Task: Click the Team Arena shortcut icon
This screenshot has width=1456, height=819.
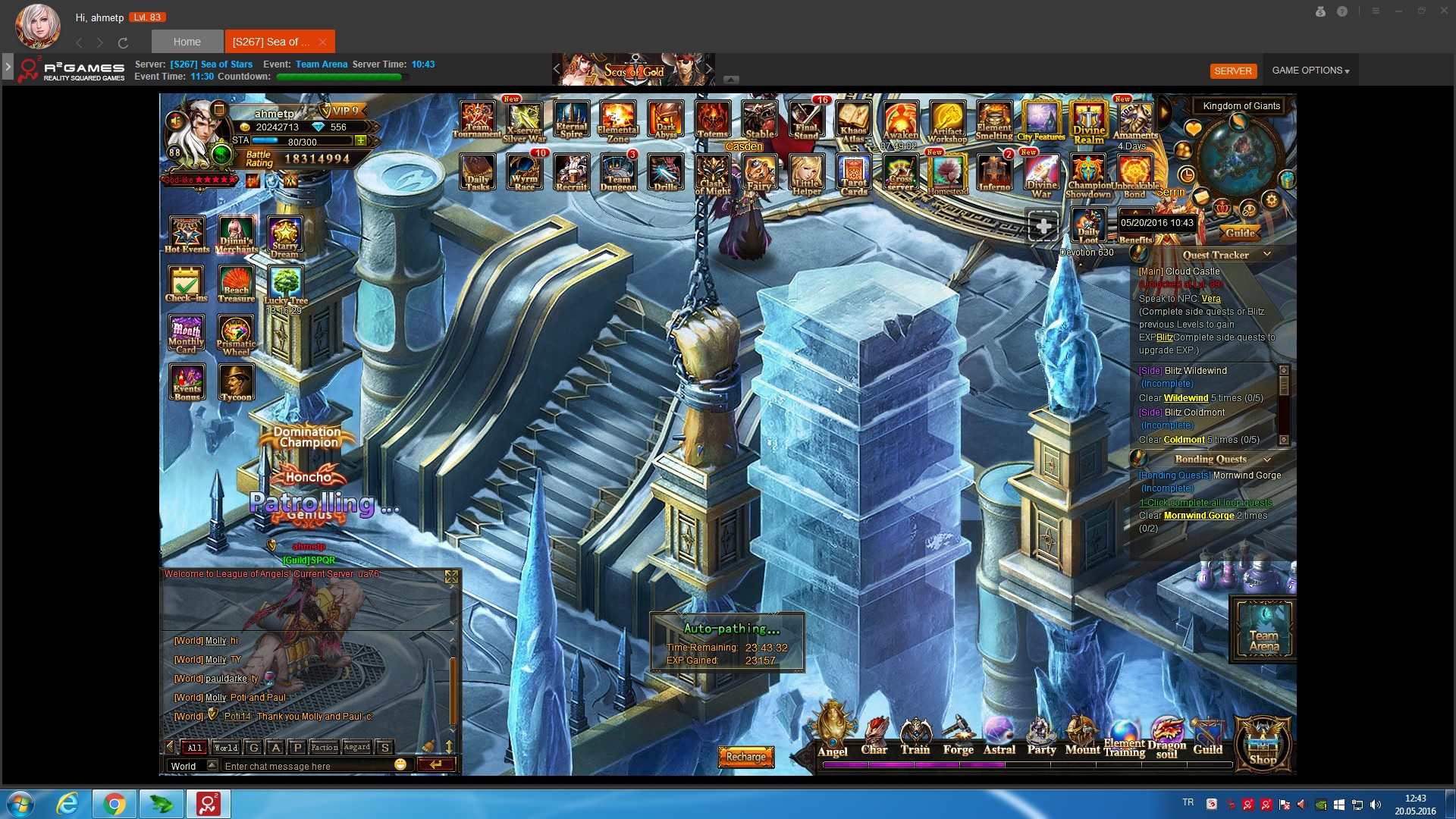Action: click(1263, 628)
